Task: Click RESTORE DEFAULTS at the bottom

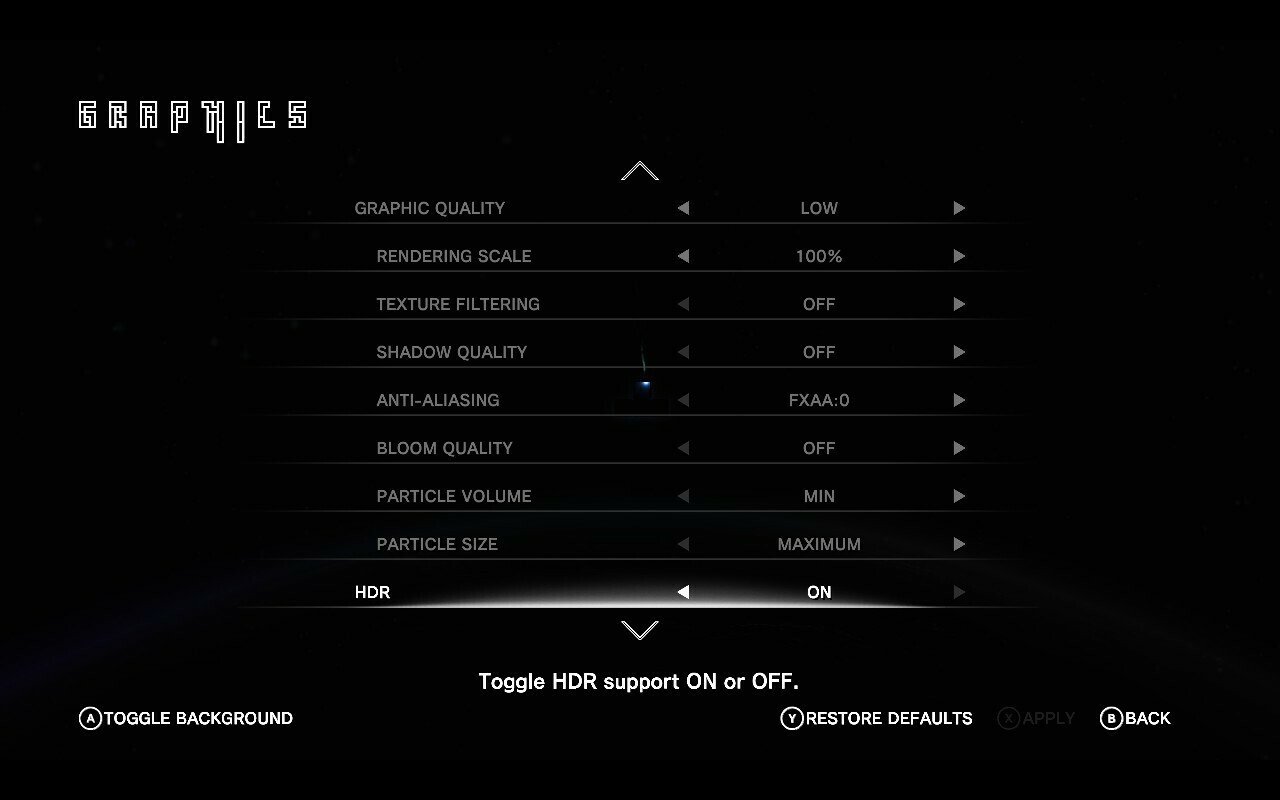Action: [x=877, y=718]
